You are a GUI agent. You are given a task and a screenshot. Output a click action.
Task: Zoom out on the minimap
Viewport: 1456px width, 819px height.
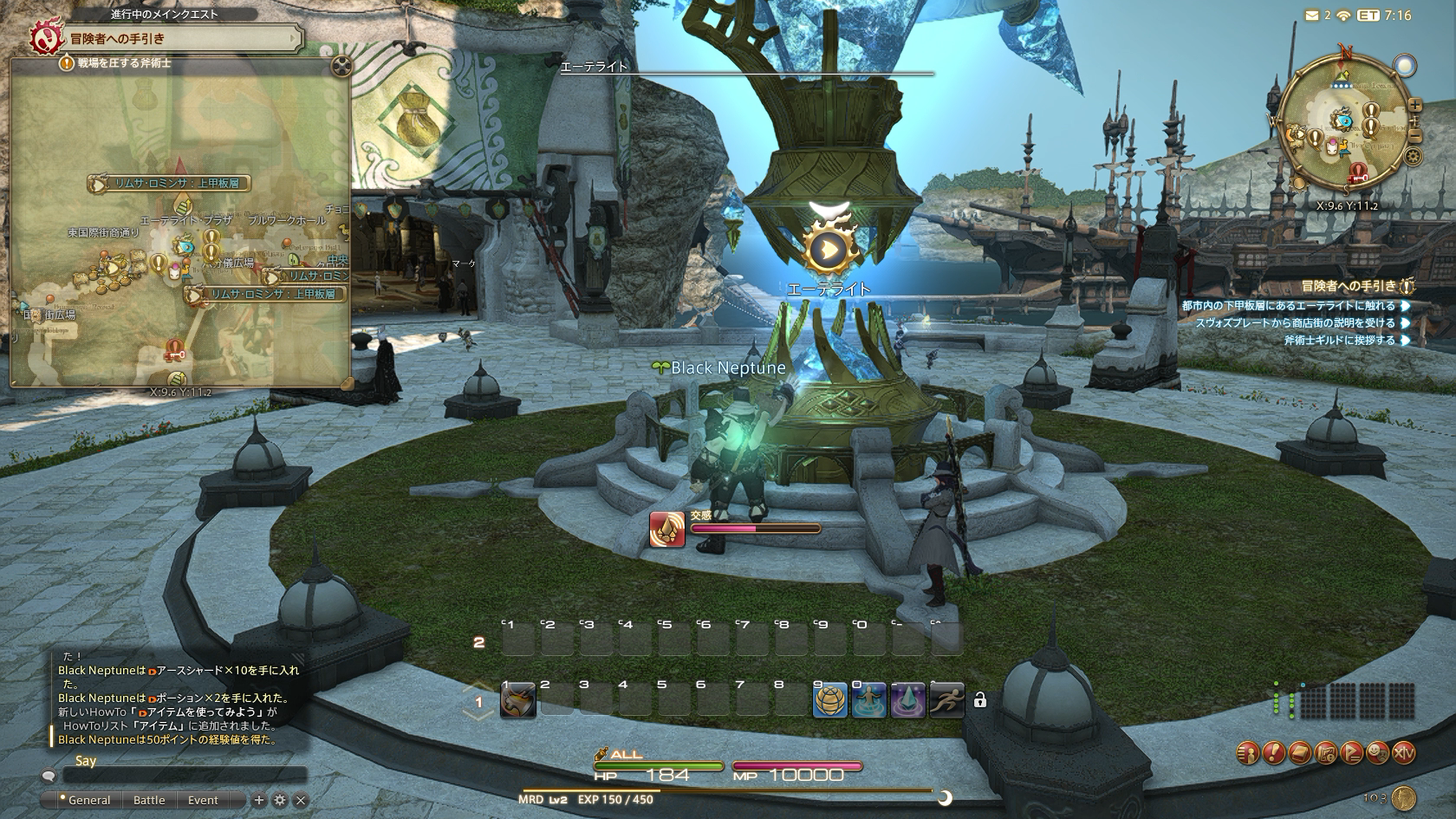coord(1414,136)
